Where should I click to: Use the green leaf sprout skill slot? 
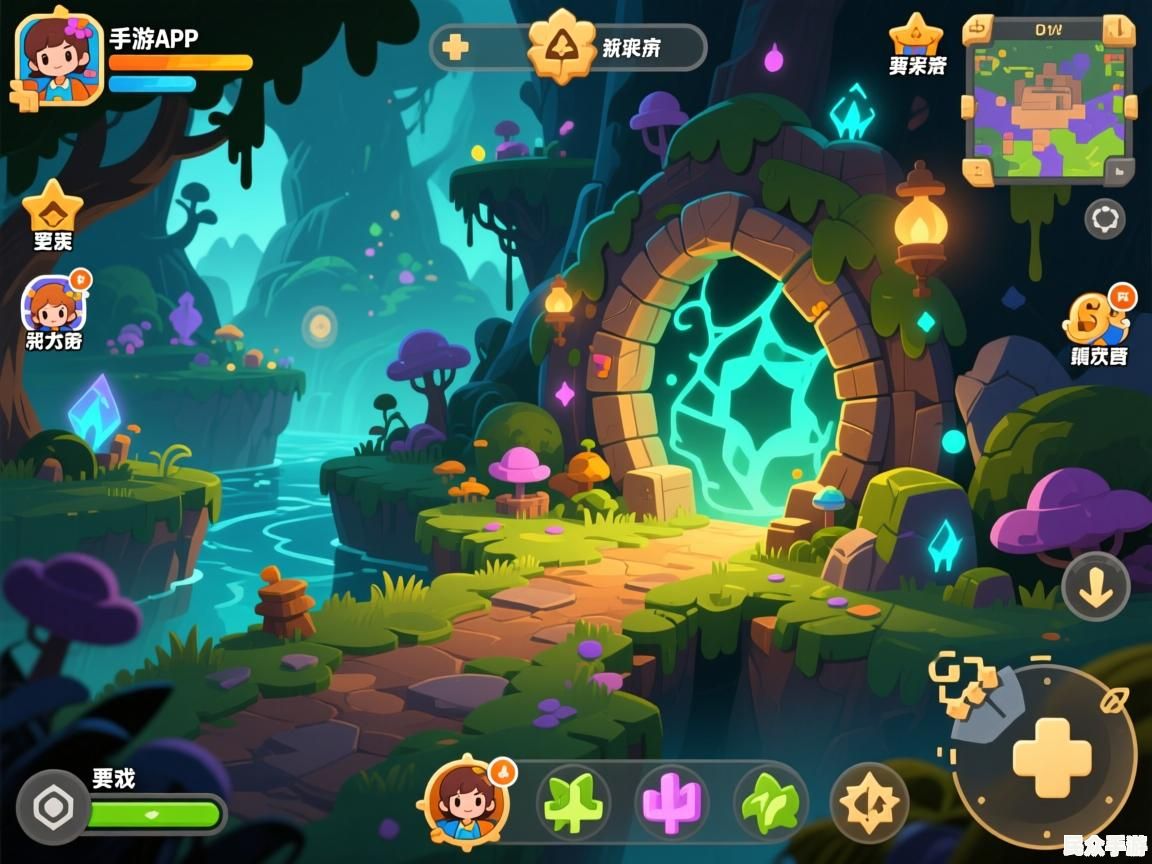coord(574,803)
